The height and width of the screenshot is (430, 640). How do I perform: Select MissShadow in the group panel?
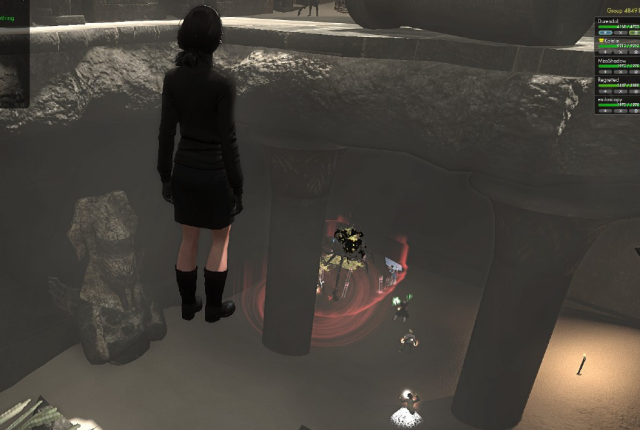(616, 62)
